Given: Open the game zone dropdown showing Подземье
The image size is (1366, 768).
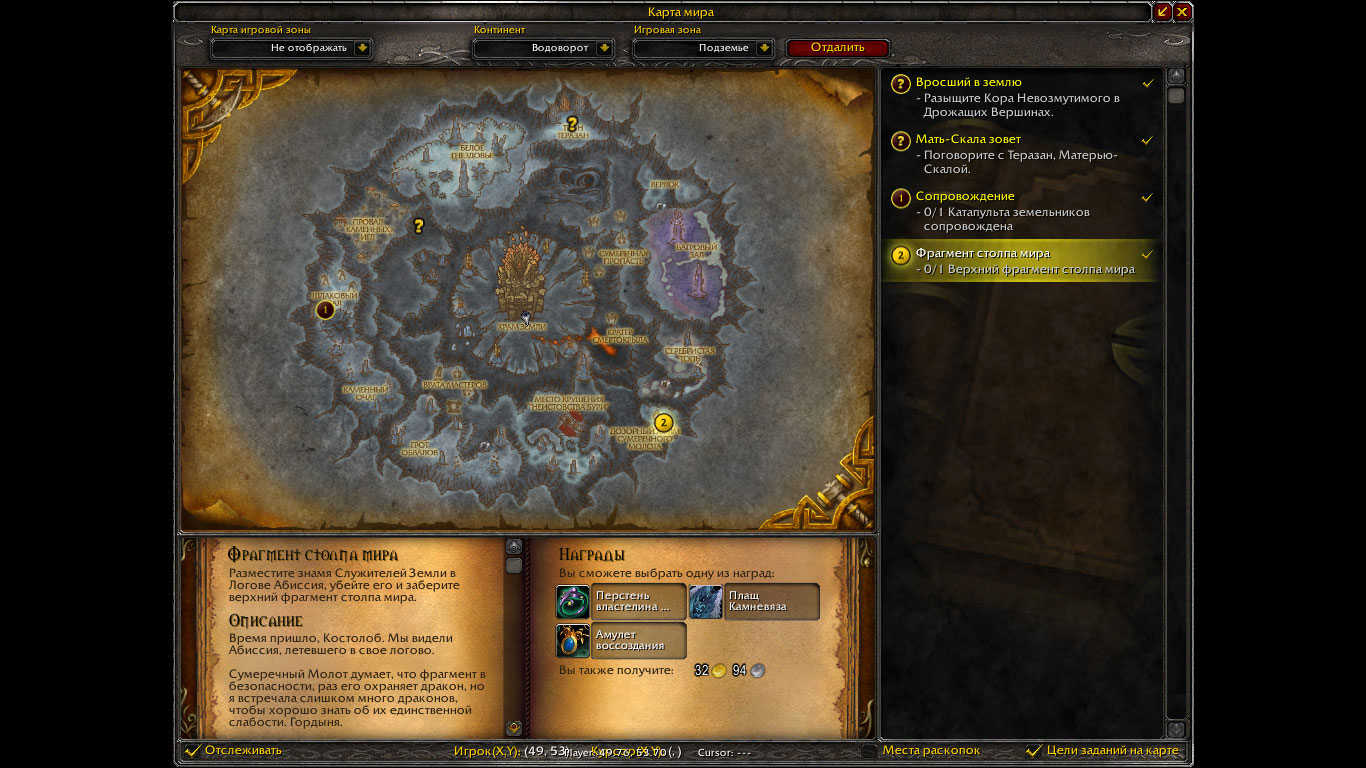Looking at the screenshot, I should pyautogui.click(x=765, y=48).
